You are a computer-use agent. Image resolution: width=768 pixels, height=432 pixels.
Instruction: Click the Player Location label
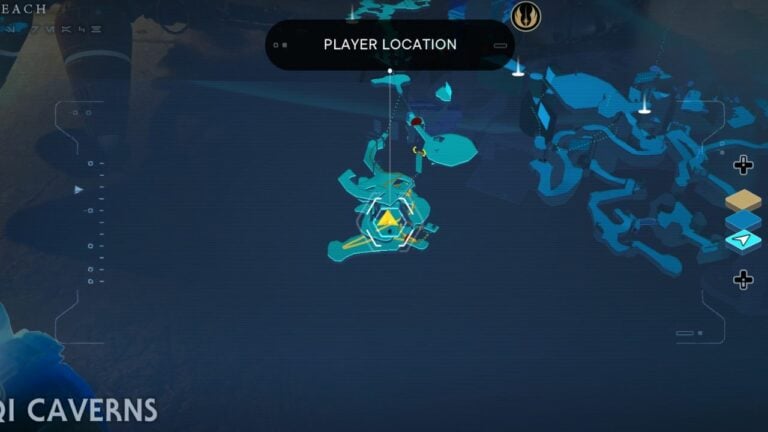(x=390, y=44)
